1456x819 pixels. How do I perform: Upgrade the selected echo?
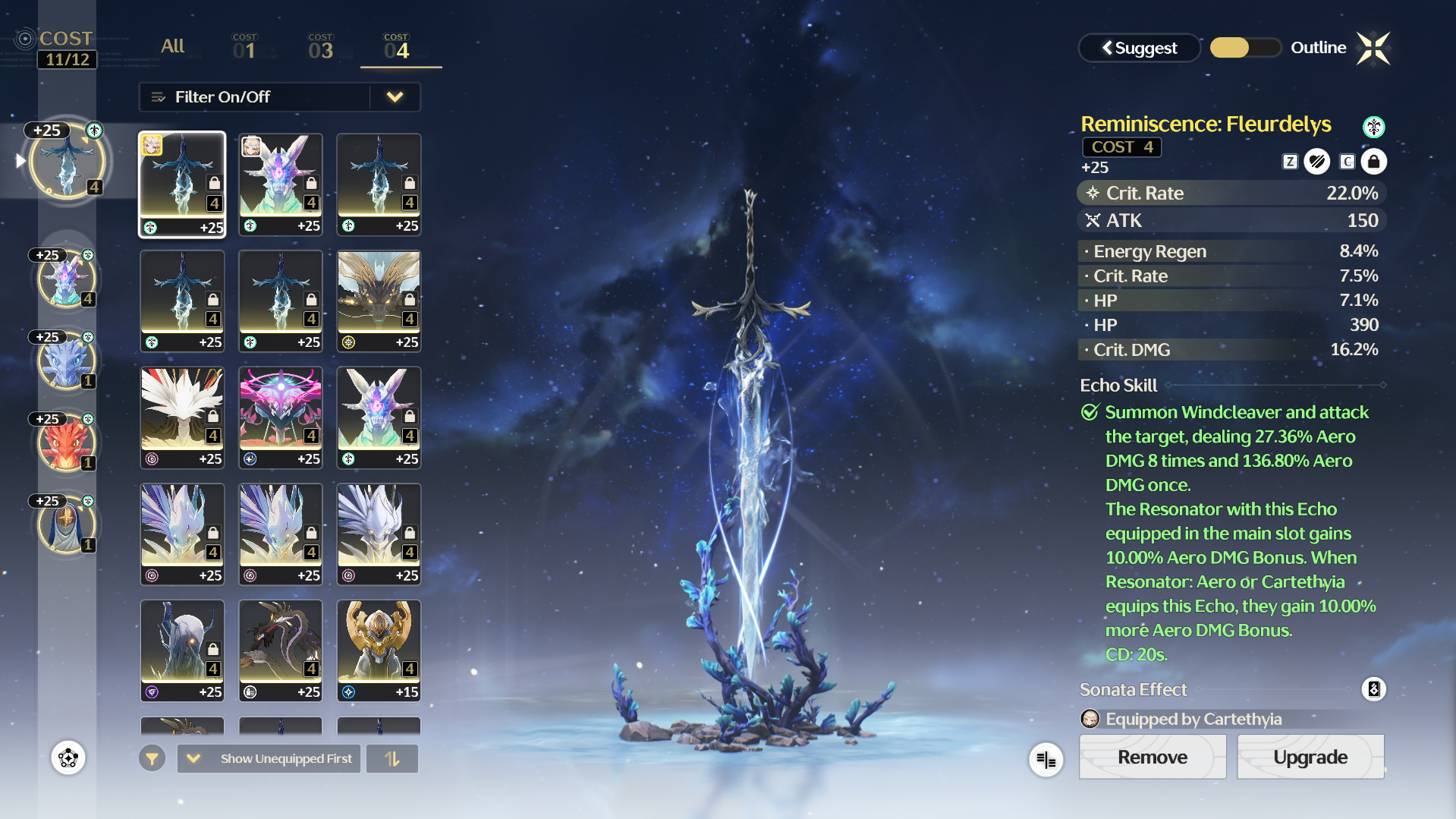pyautogui.click(x=1310, y=757)
